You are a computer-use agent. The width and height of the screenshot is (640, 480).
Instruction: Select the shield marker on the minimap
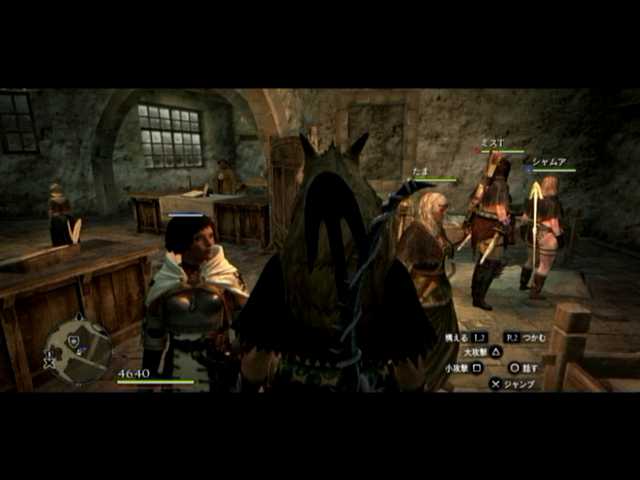tap(73, 341)
